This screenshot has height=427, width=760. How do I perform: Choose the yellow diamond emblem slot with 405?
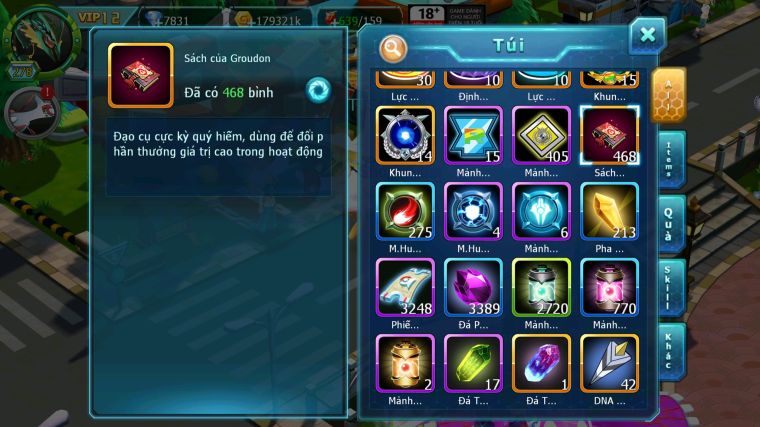click(541, 134)
